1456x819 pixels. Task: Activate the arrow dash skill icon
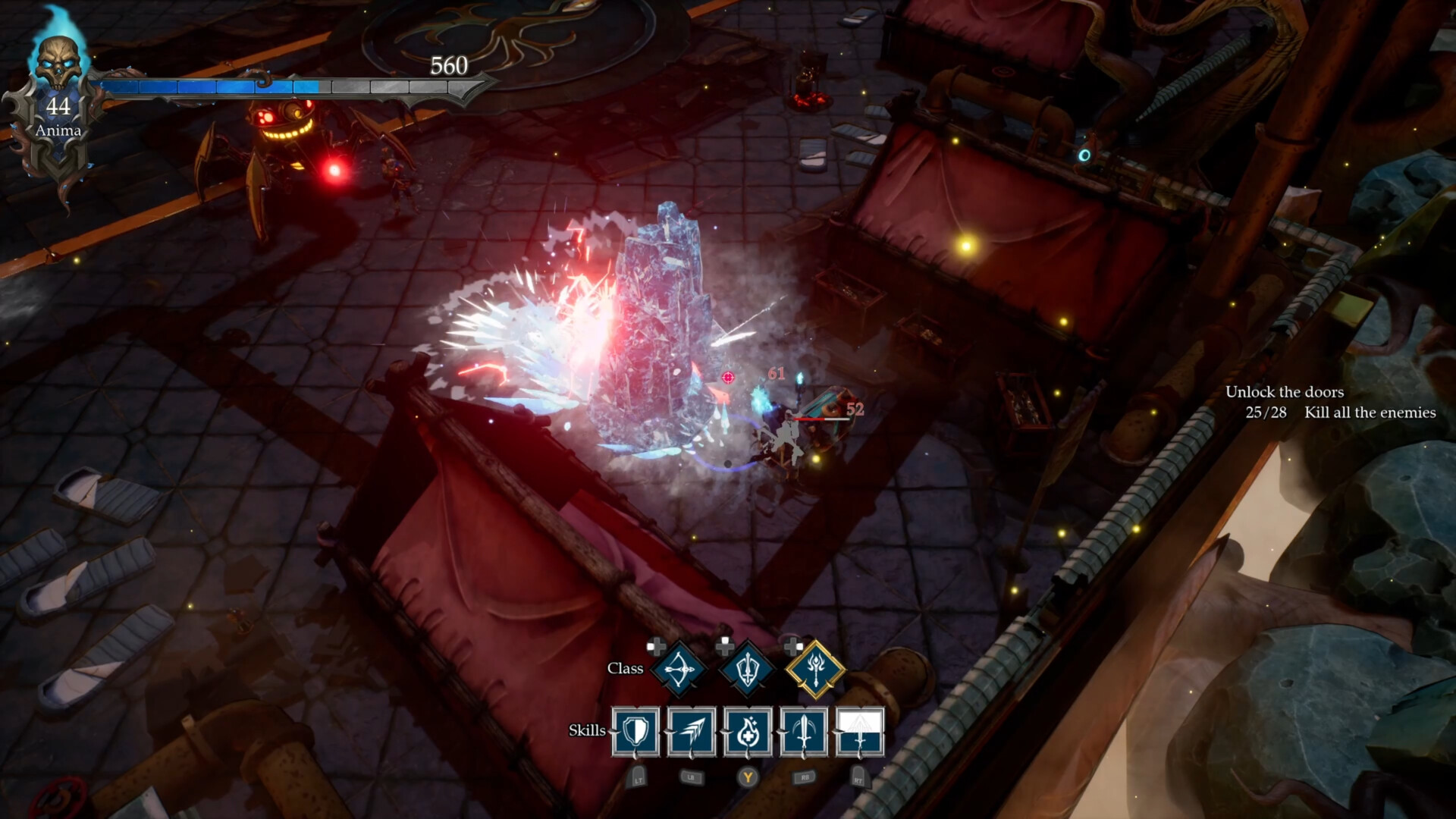pyautogui.click(x=692, y=731)
